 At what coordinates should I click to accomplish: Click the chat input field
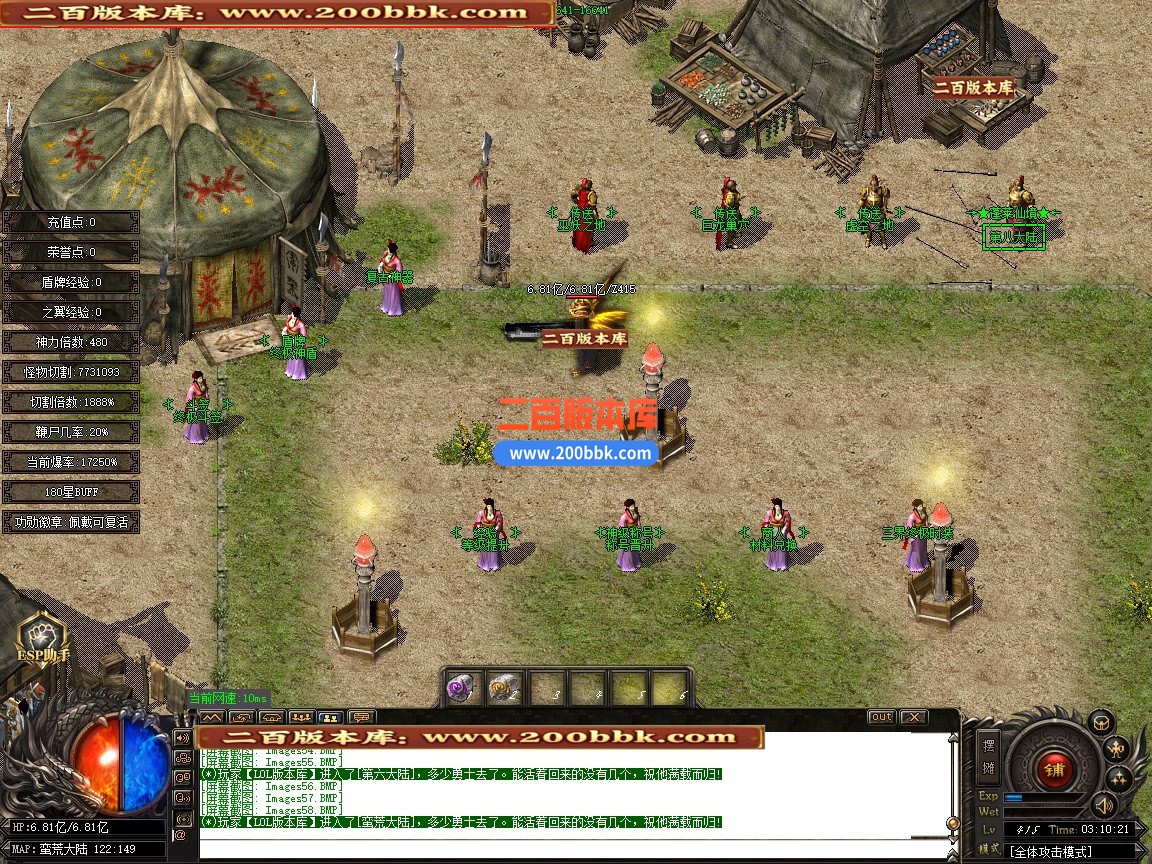pos(570,848)
